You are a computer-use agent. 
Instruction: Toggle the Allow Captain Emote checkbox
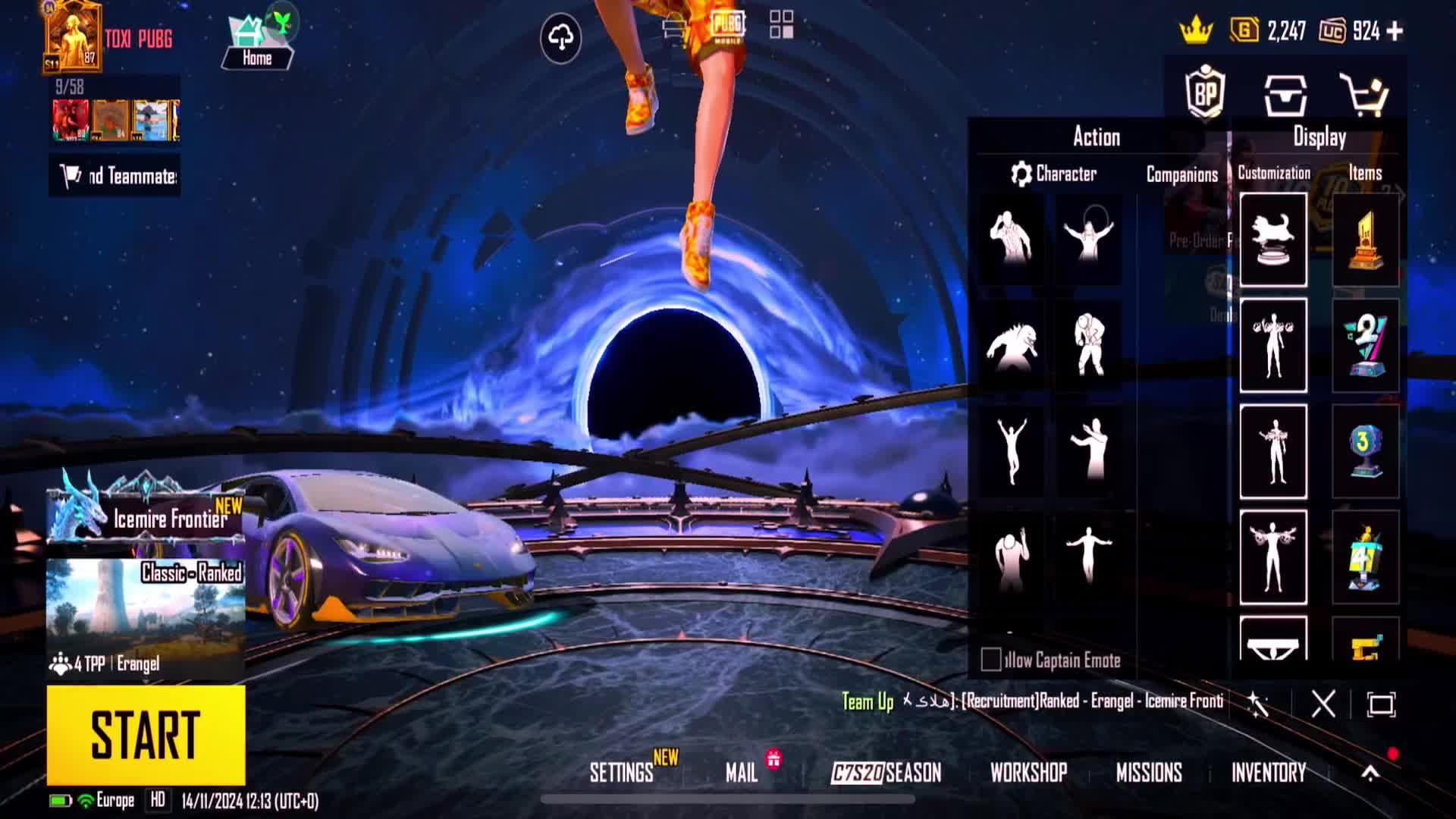(x=990, y=660)
